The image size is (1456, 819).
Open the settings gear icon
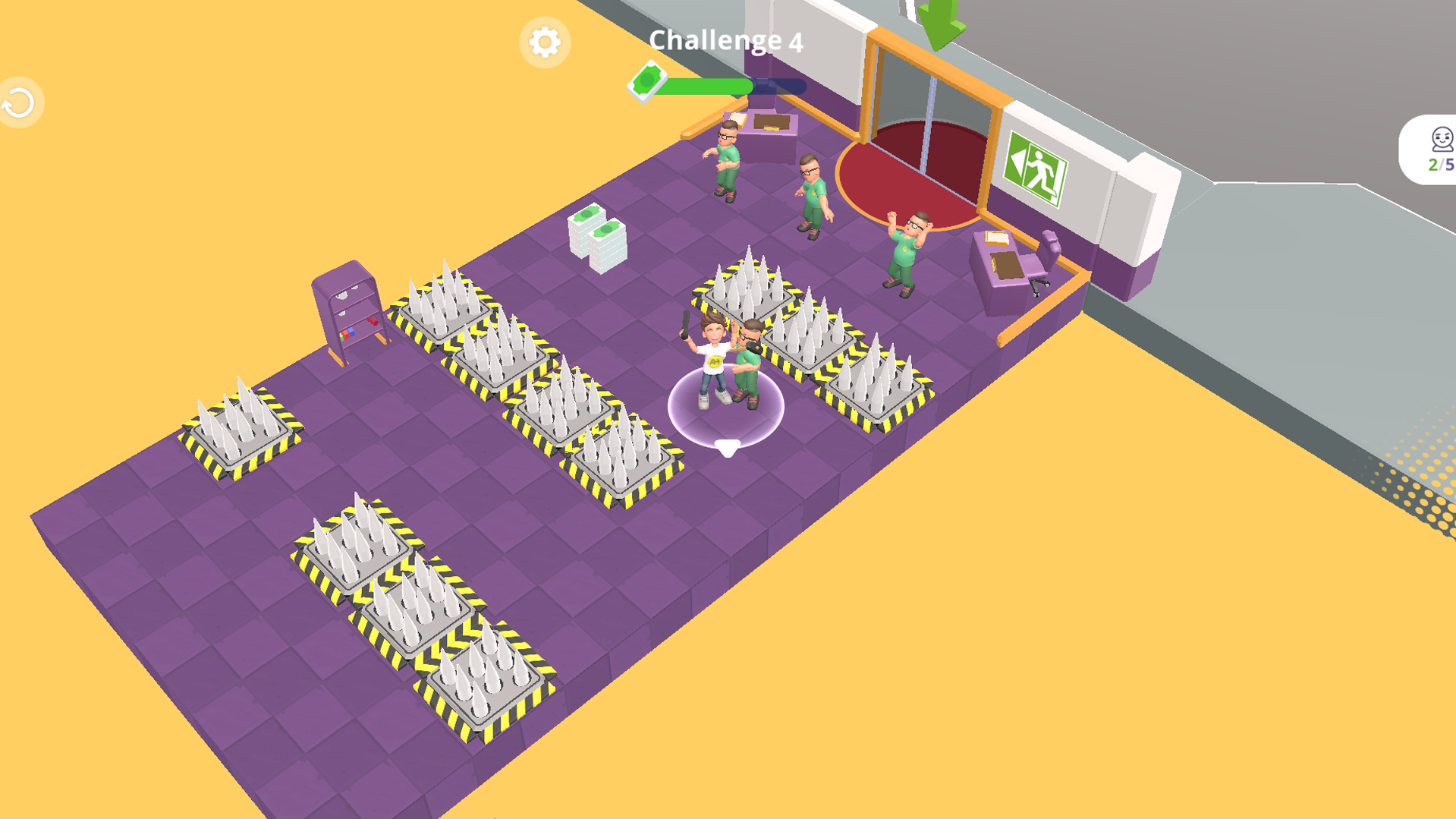(x=545, y=43)
